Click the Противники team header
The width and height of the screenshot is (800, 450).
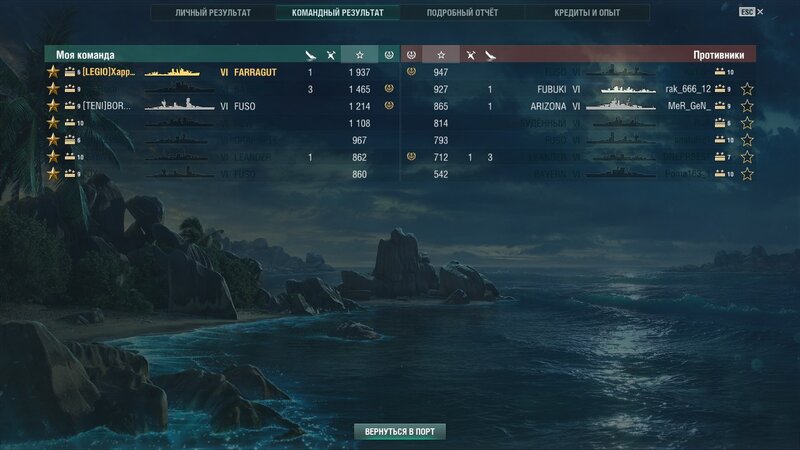coord(720,55)
